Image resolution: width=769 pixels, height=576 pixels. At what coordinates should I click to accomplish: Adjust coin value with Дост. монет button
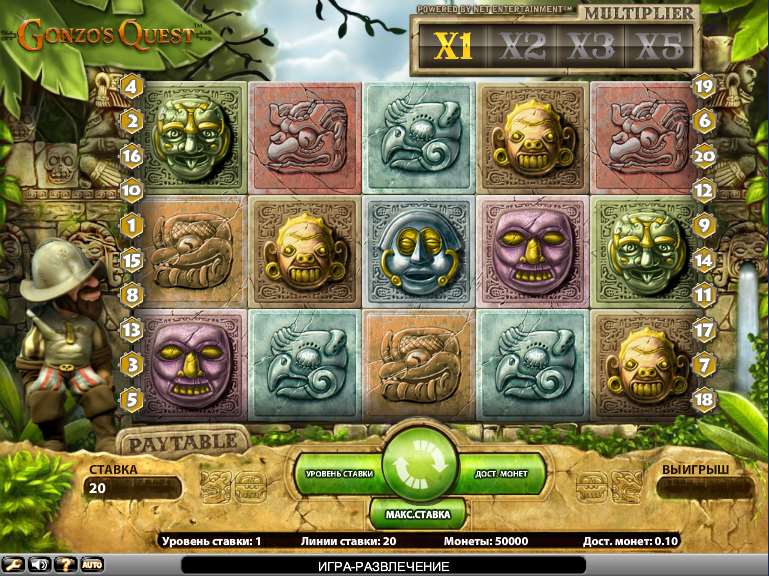[x=501, y=472]
